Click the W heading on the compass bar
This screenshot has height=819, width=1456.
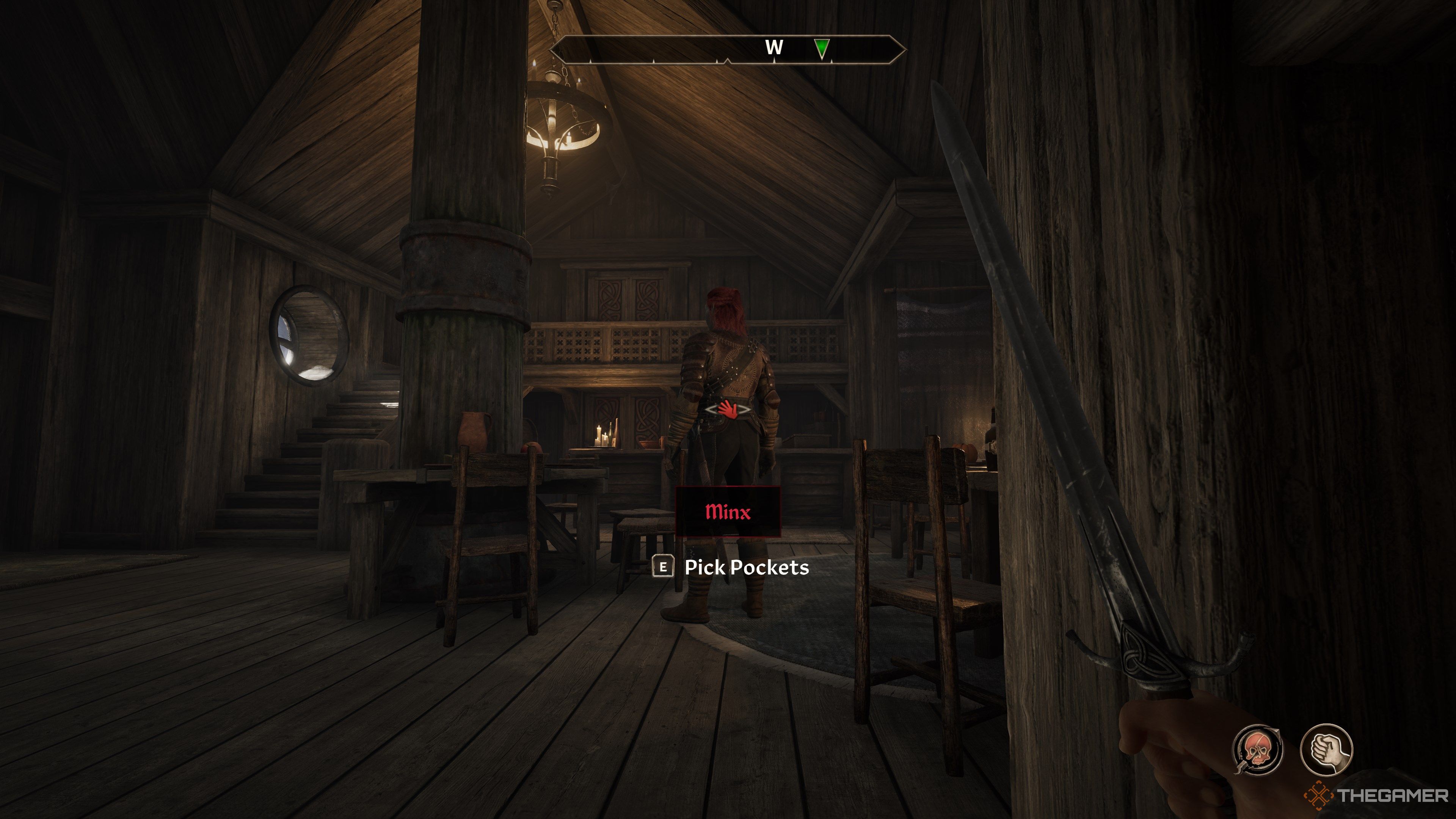click(774, 47)
